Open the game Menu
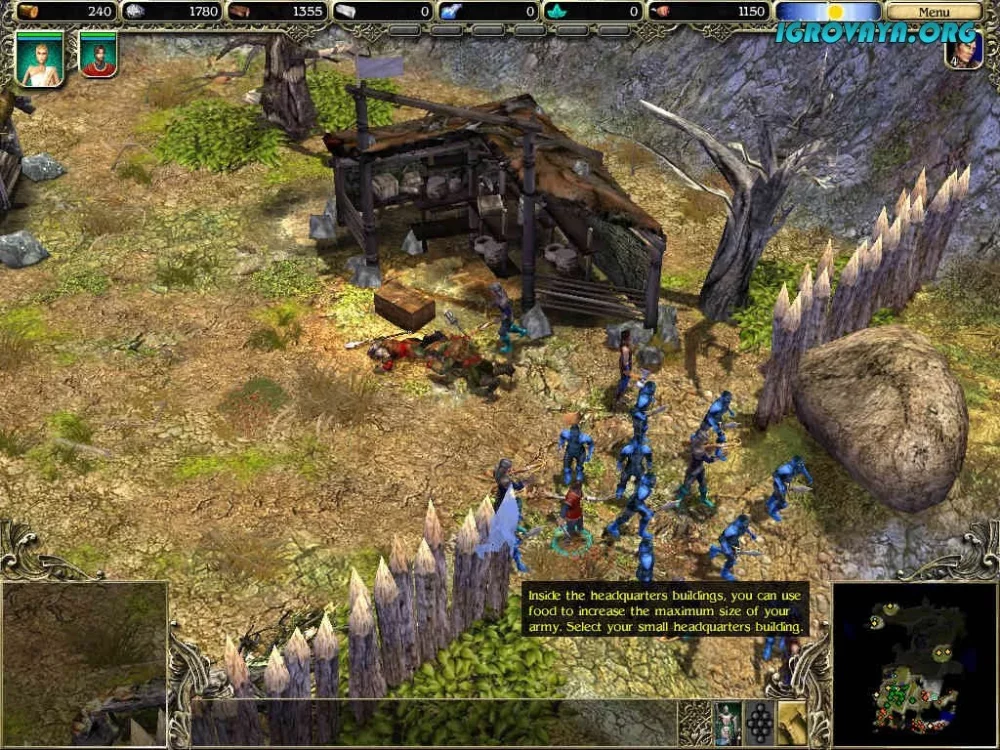1000x750 pixels. pyautogui.click(x=933, y=12)
